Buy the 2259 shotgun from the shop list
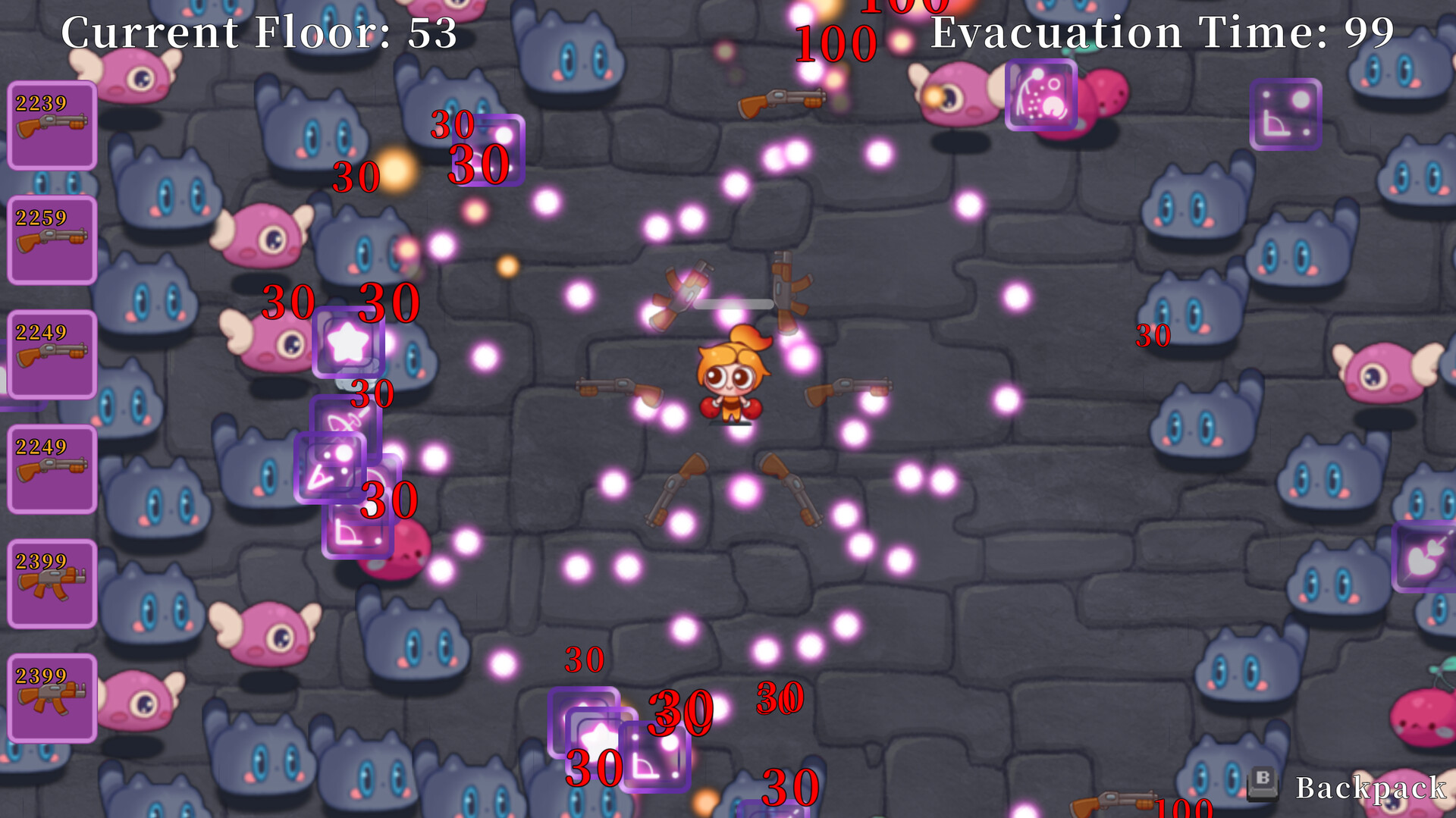The width and height of the screenshot is (1456, 818). (50, 239)
